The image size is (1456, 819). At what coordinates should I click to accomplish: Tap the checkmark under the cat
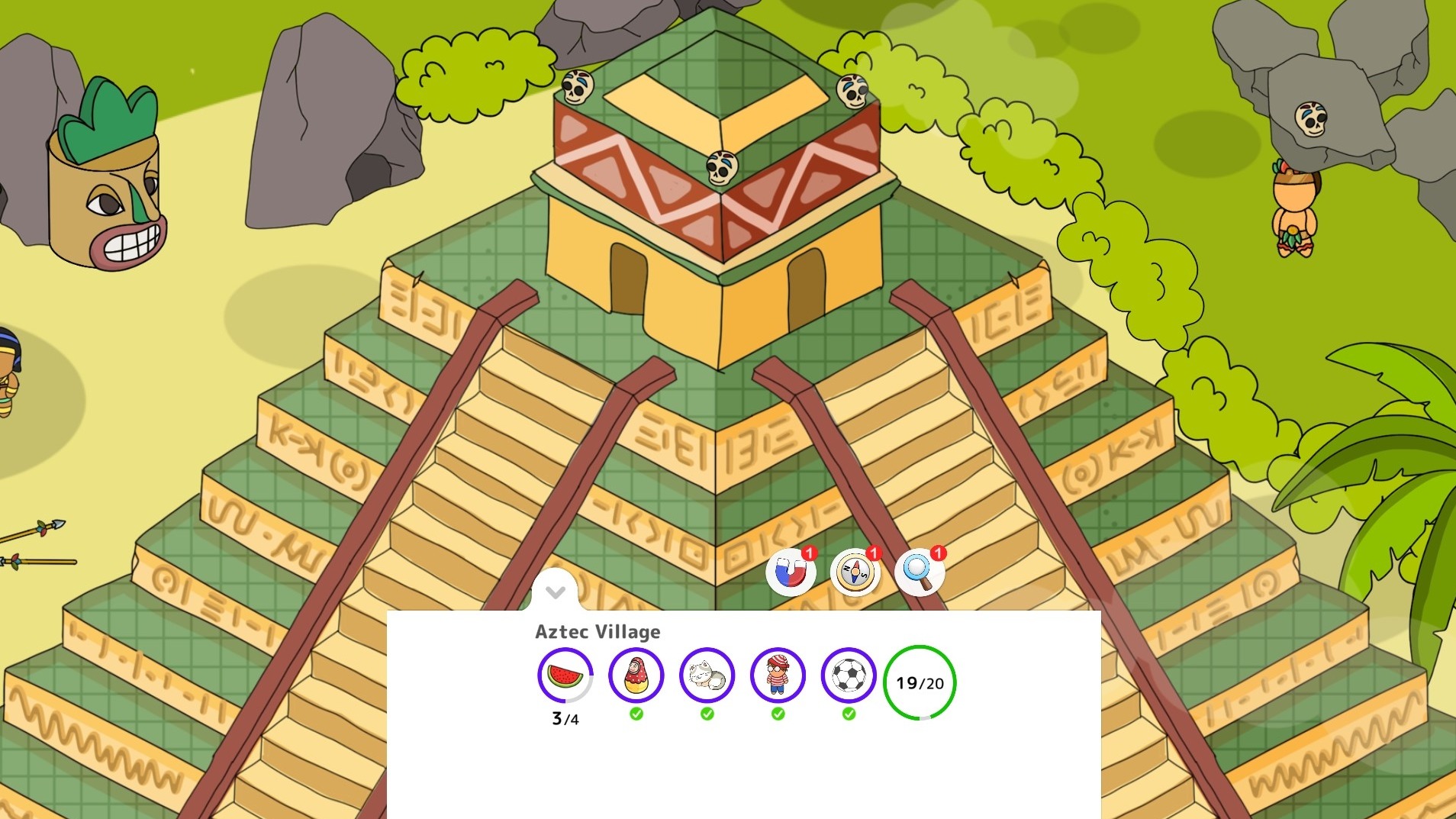pyautogui.click(x=707, y=713)
